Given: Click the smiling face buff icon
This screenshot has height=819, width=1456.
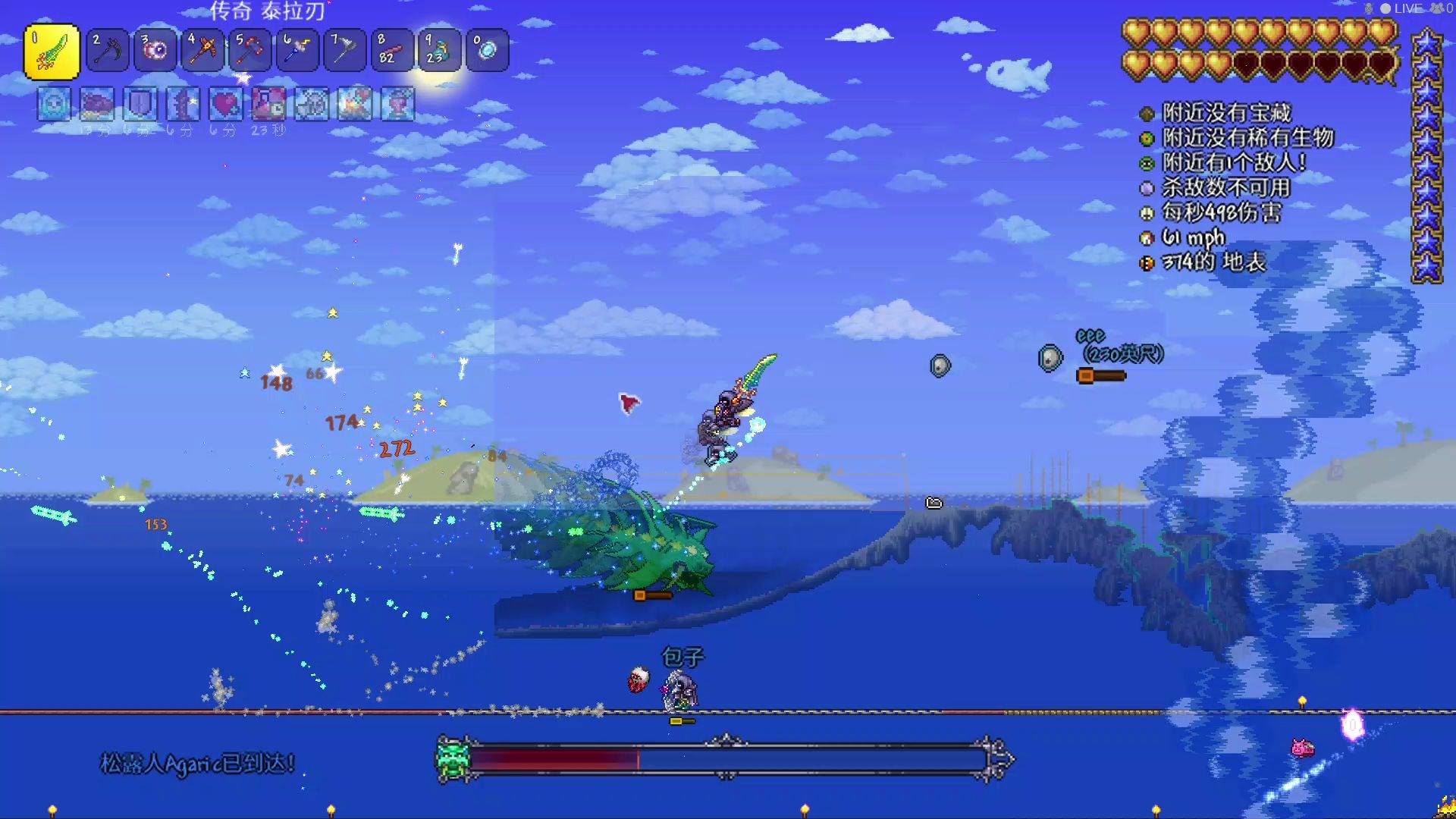Looking at the screenshot, I should pyautogui.click(x=54, y=105).
